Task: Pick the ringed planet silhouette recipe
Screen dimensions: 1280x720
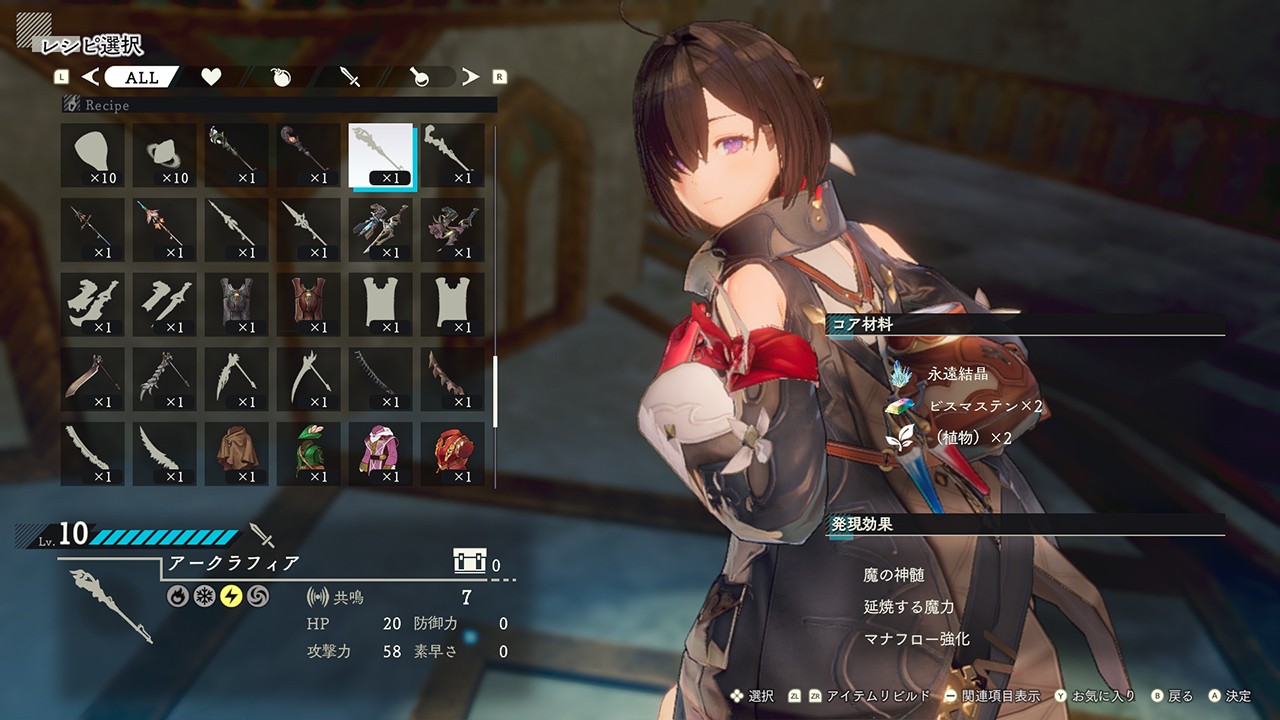Action: click(x=165, y=155)
